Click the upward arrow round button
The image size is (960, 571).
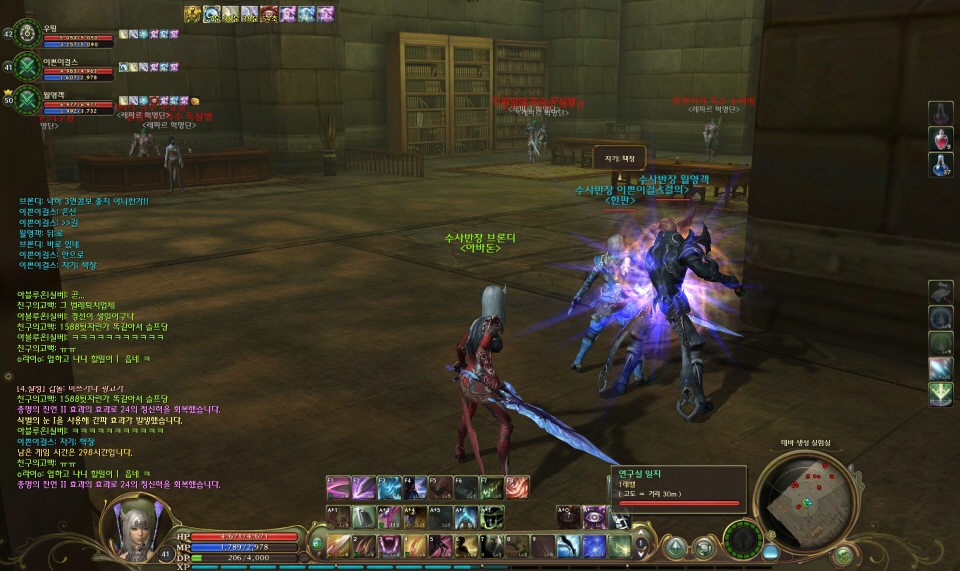[676, 547]
